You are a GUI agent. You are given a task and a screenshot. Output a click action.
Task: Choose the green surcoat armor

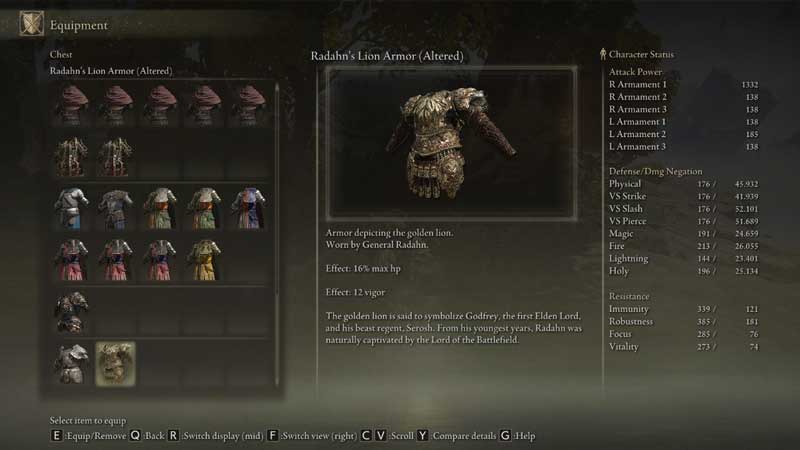(159, 206)
